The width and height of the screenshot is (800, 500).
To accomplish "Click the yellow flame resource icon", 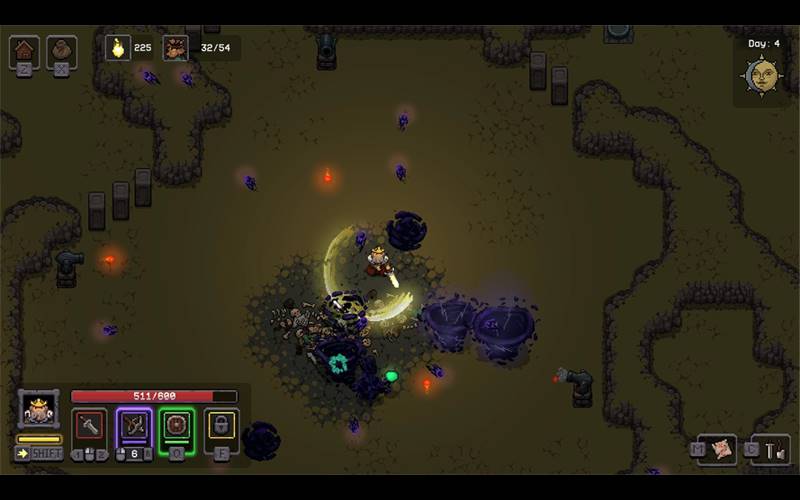I will coord(118,47).
